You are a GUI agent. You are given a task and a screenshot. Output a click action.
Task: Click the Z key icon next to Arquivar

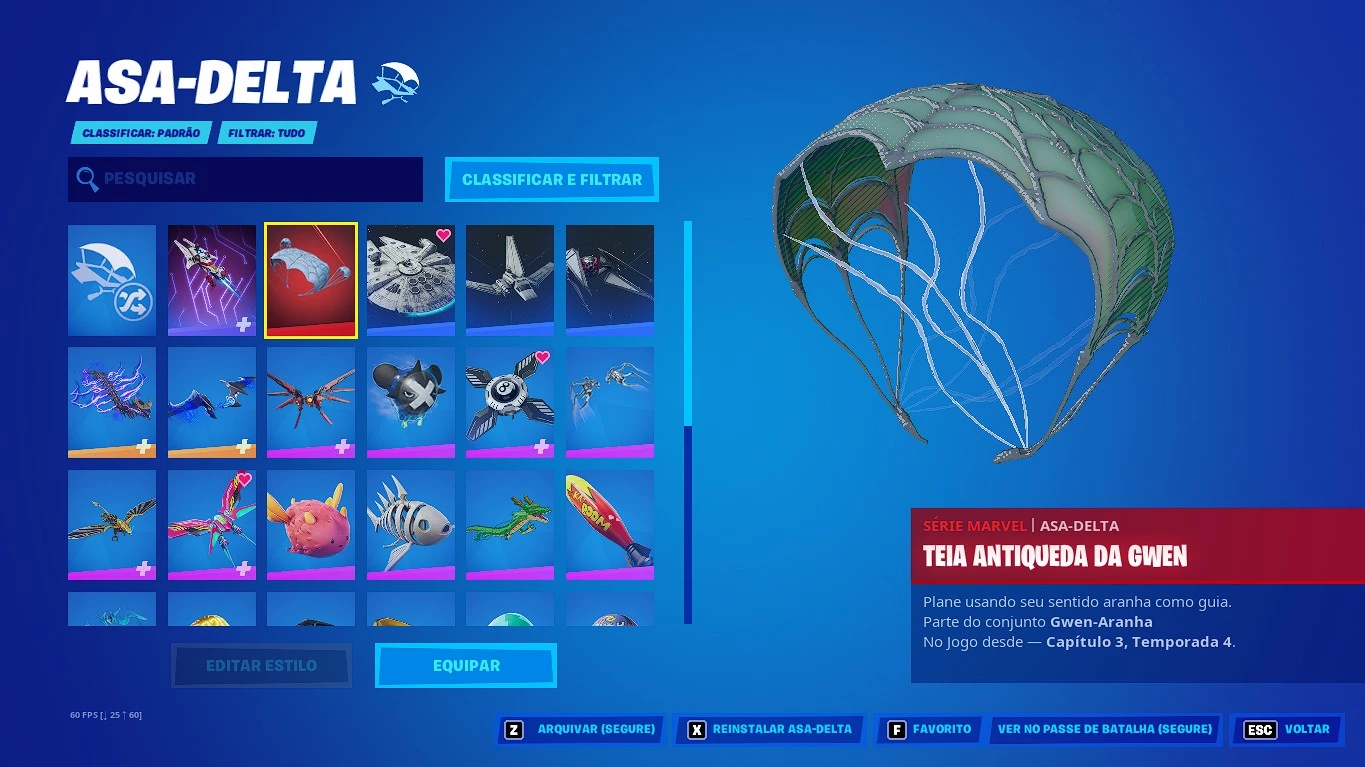513,729
